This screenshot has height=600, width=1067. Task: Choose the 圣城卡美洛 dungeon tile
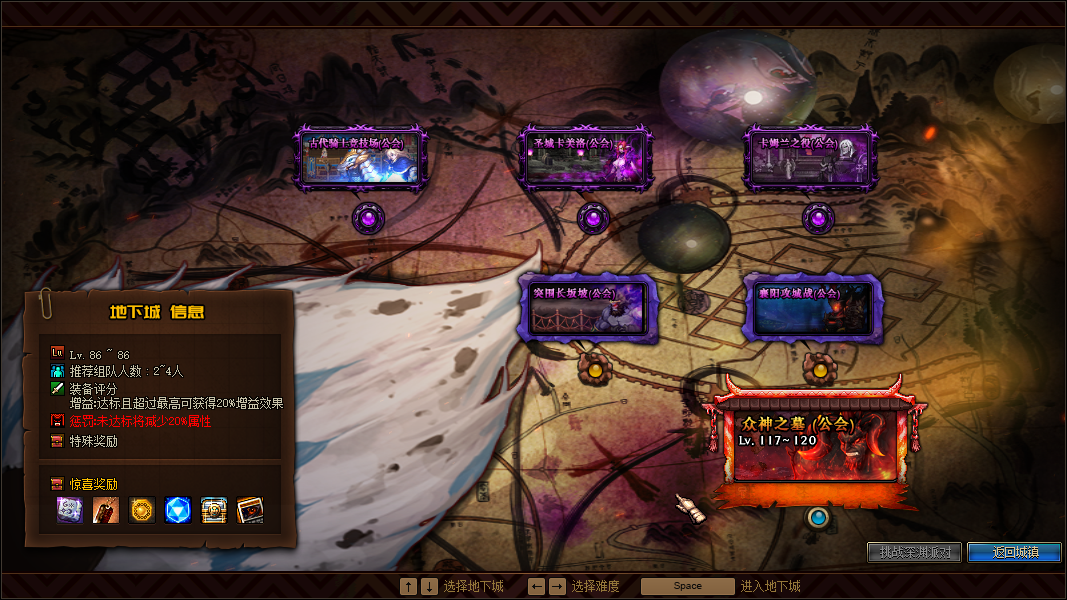point(587,158)
